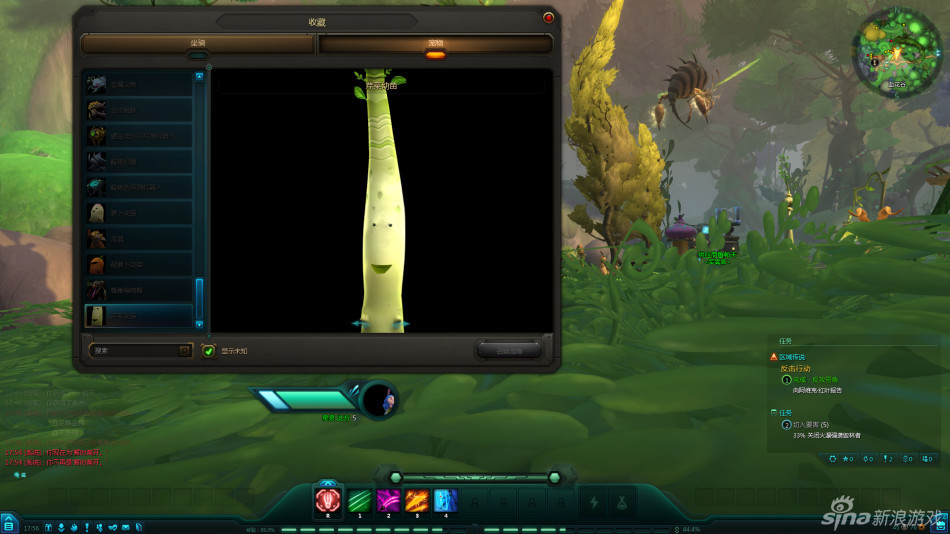Select the highlighted last pet in the list
The height and width of the screenshot is (534, 950).
tap(138, 316)
